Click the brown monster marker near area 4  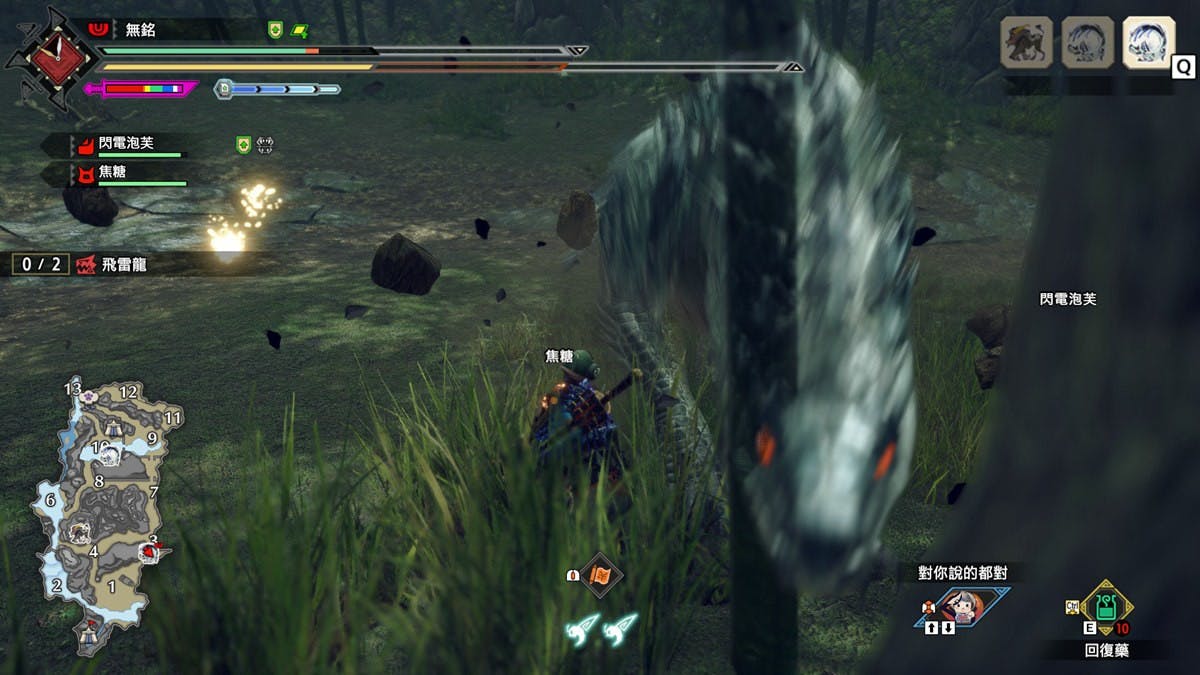pos(79,532)
